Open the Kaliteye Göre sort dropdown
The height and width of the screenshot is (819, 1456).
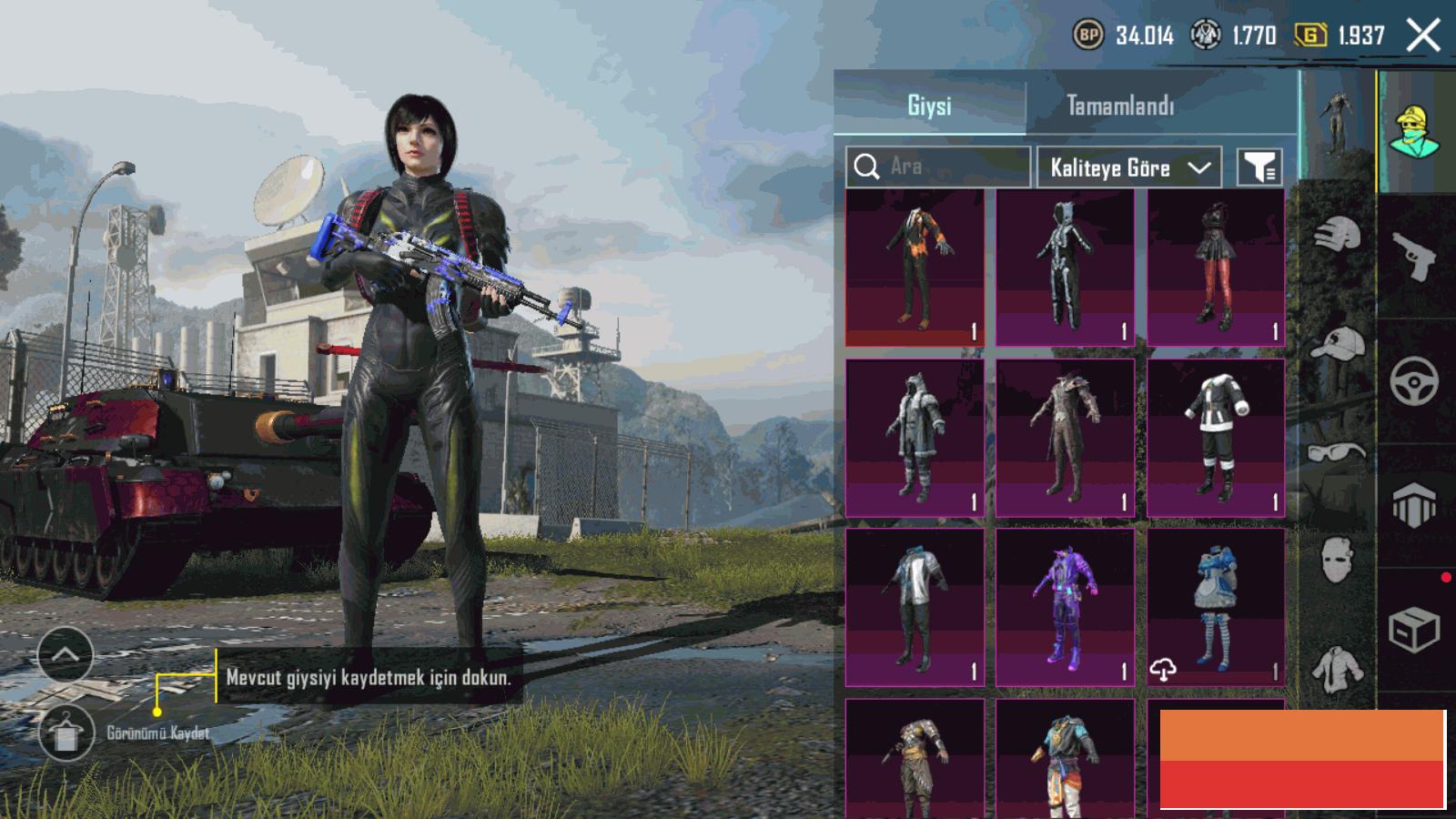click(x=1128, y=167)
